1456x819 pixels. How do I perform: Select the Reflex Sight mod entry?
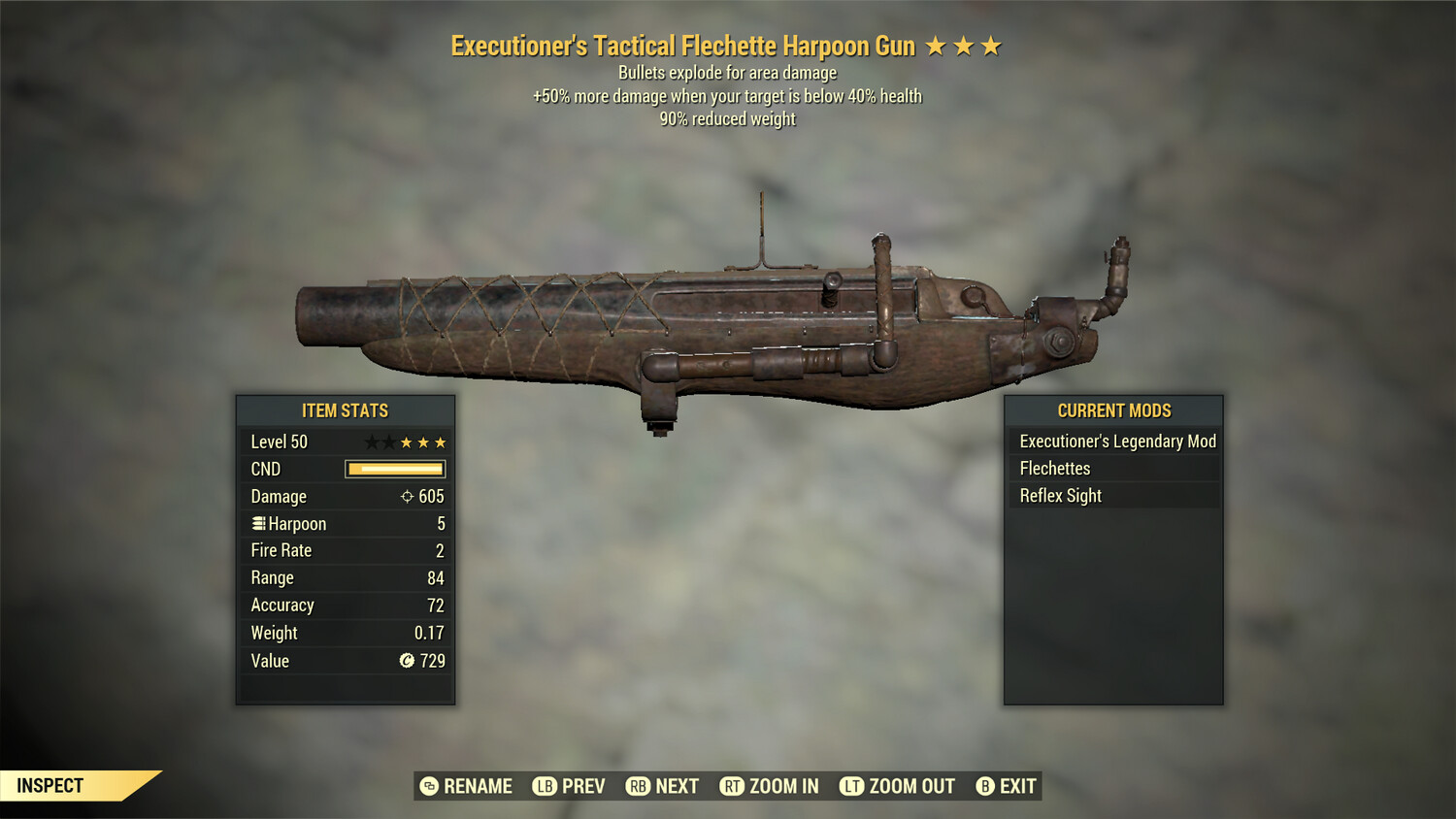click(x=1060, y=495)
